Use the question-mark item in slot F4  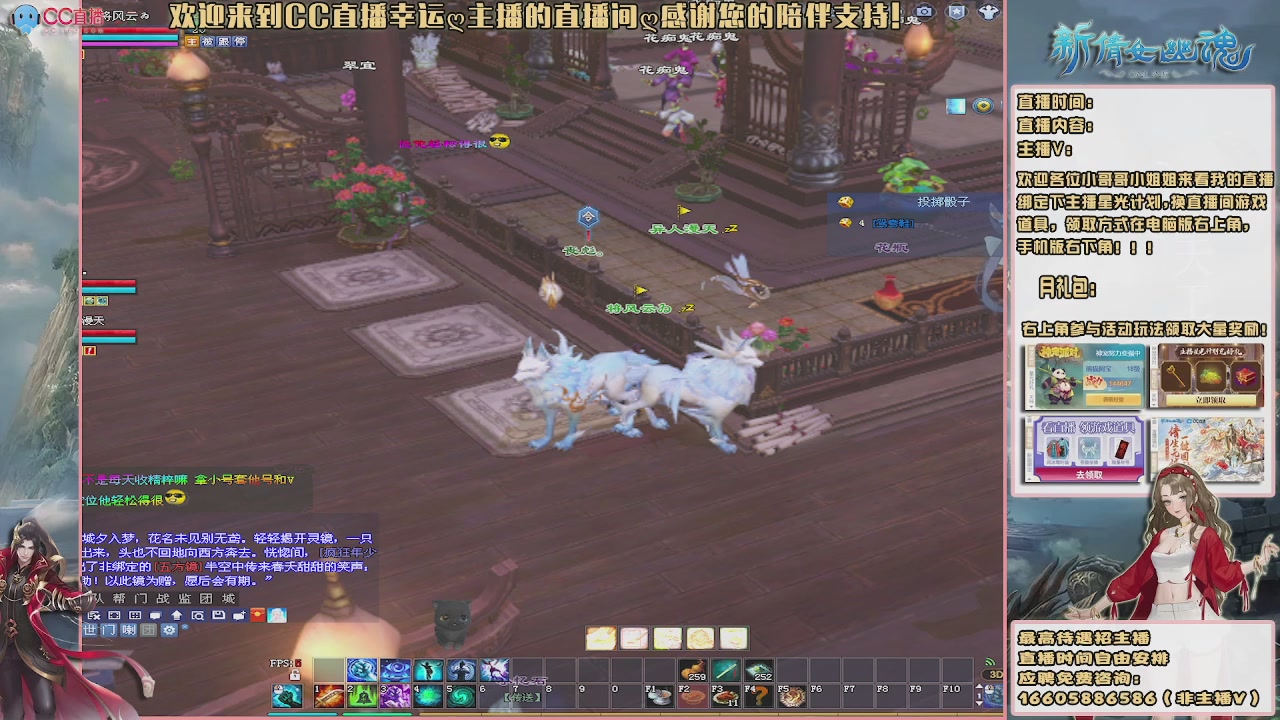pyautogui.click(x=756, y=696)
